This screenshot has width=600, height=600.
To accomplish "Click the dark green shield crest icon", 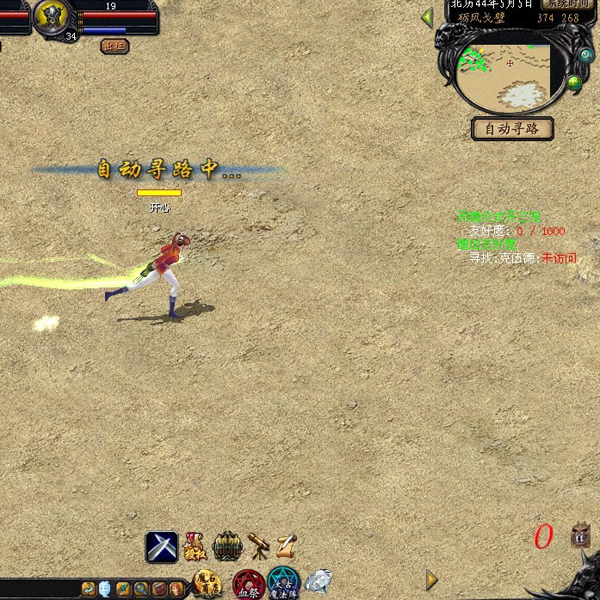I will [229, 546].
